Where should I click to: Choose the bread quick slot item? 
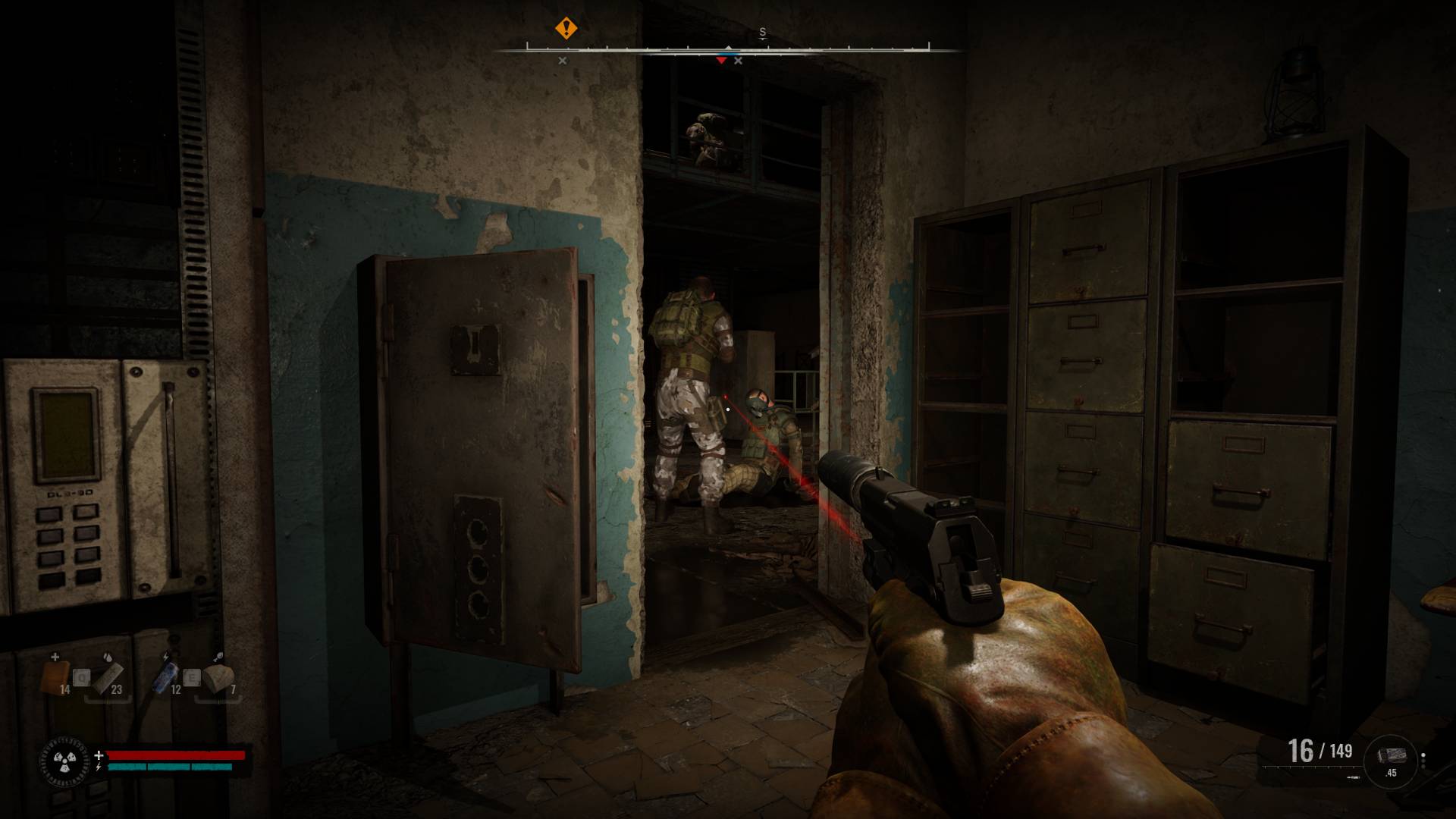pyautogui.click(x=218, y=676)
